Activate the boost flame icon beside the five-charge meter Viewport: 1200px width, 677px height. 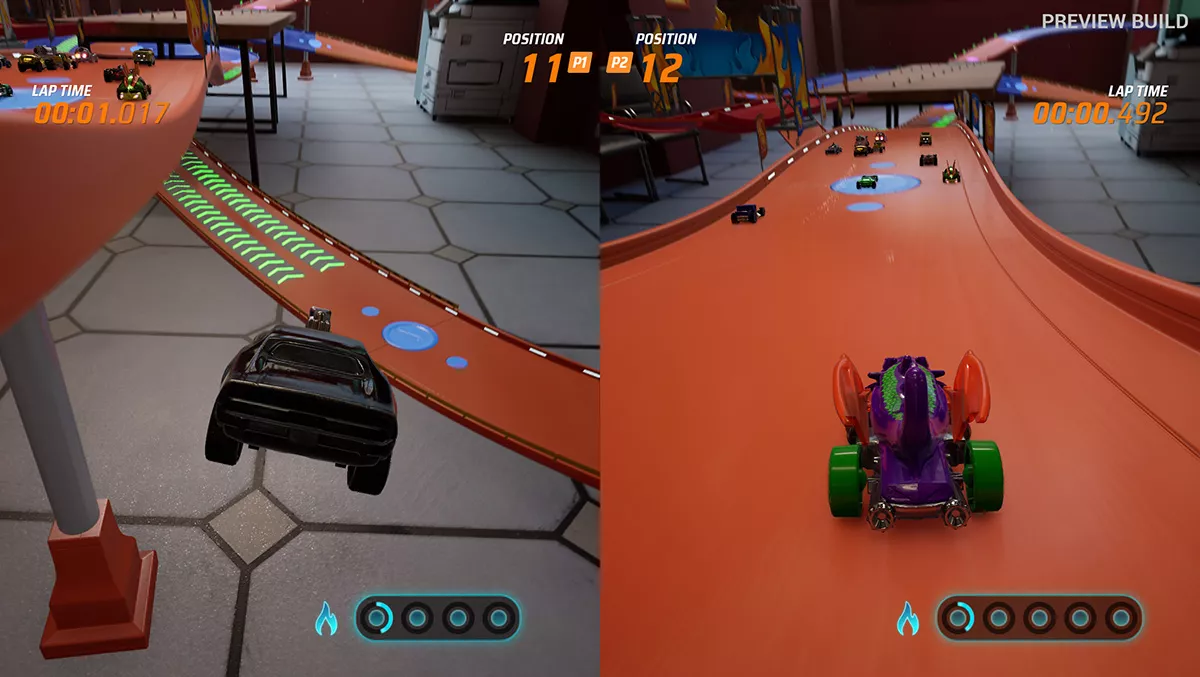click(x=907, y=619)
